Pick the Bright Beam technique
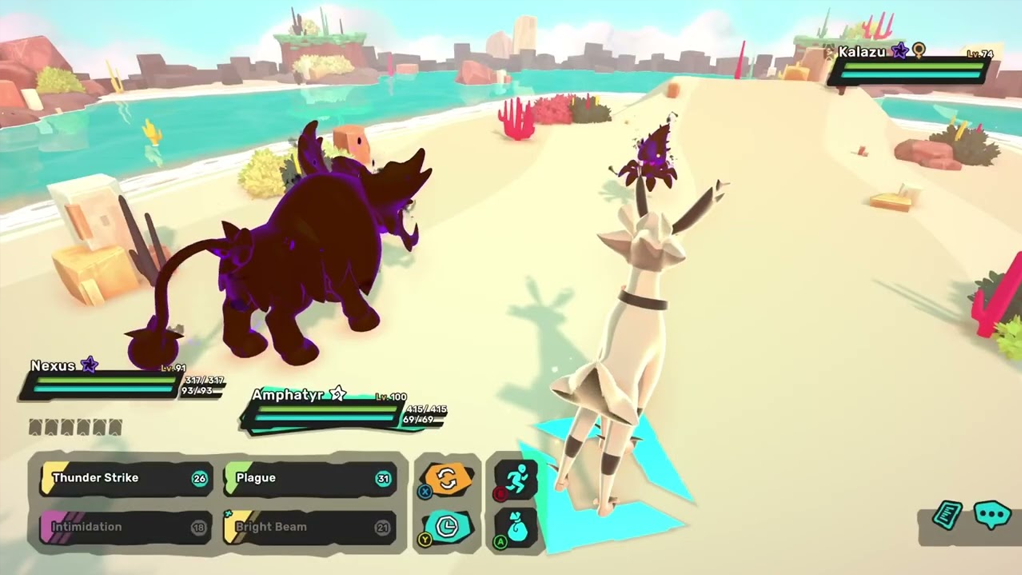The height and width of the screenshot is (575, 1022). tap(308, 527)
